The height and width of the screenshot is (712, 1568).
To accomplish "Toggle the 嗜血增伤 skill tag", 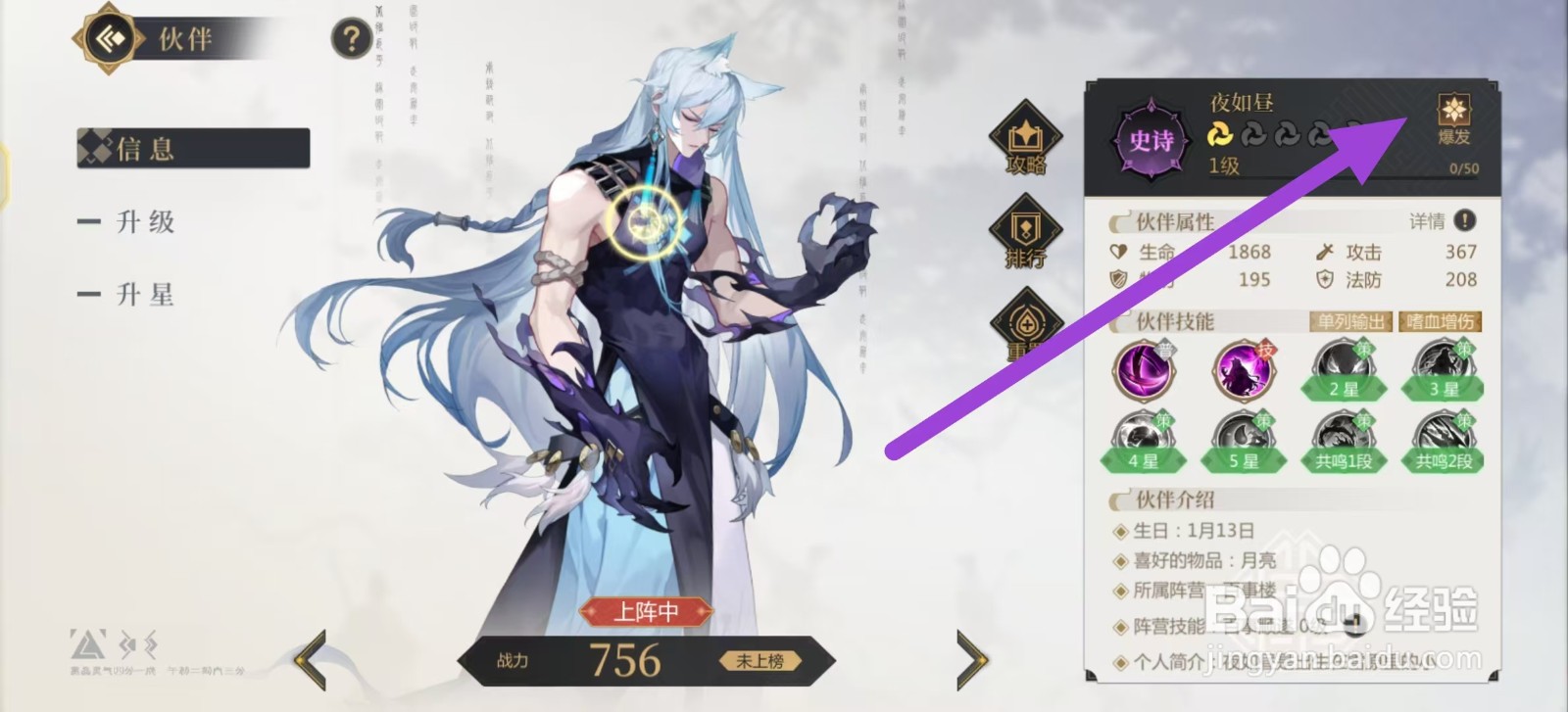I will point(1439,320).
